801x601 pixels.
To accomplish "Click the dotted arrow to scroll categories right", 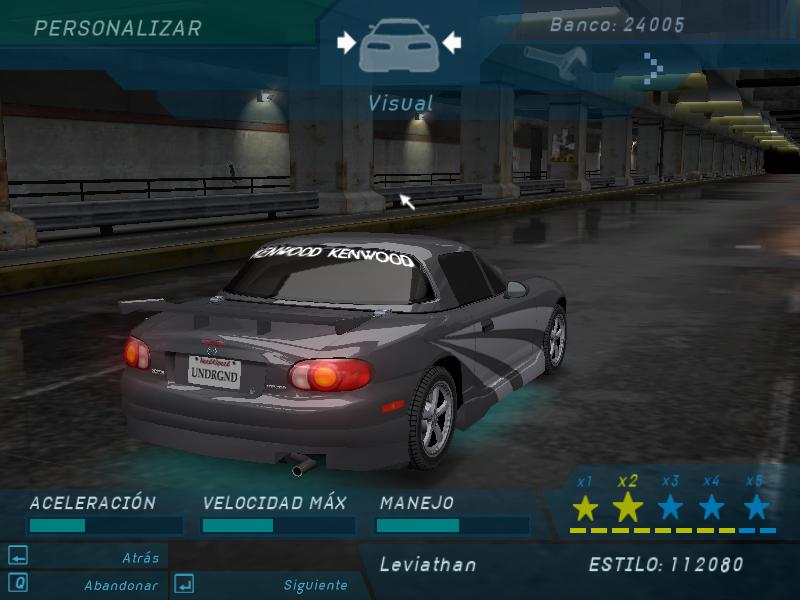I will [653, 68].
